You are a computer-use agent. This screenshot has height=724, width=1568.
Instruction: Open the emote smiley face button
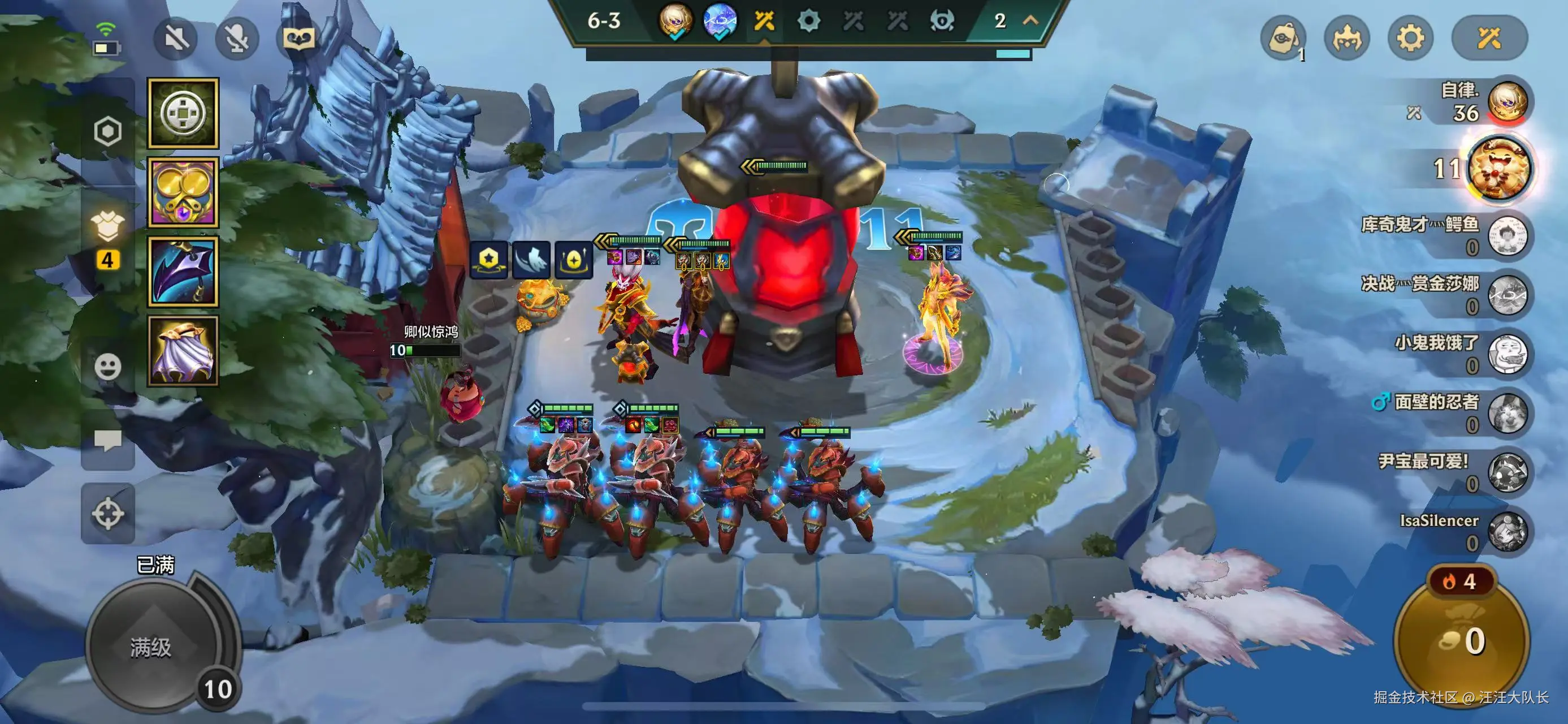[108, 367]
